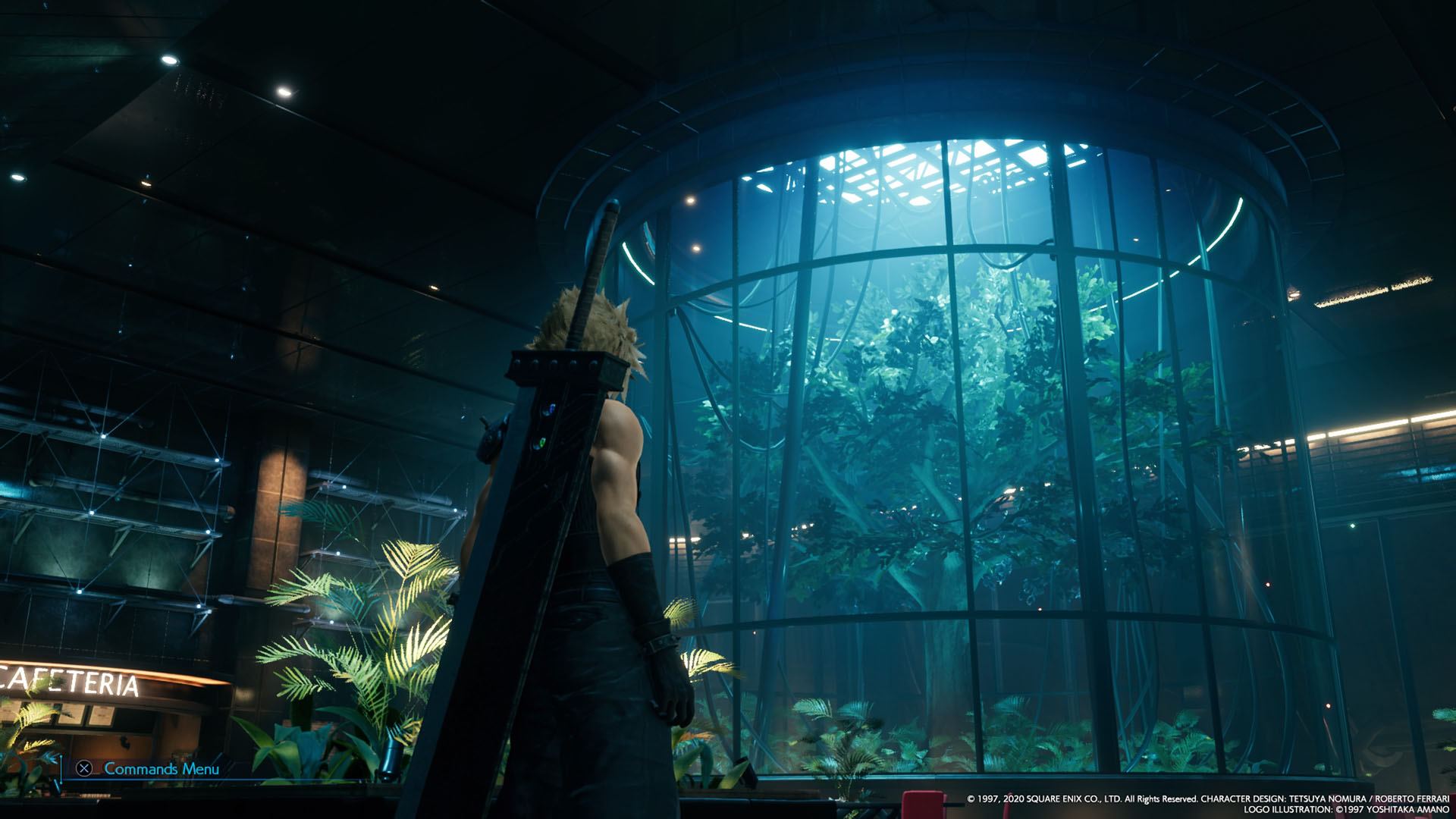The height and width of the screenshot is (819, 1456).
Task: Click the circular PlayStation cross glyph
Action: pyautogui.click(x=83, y=770)
